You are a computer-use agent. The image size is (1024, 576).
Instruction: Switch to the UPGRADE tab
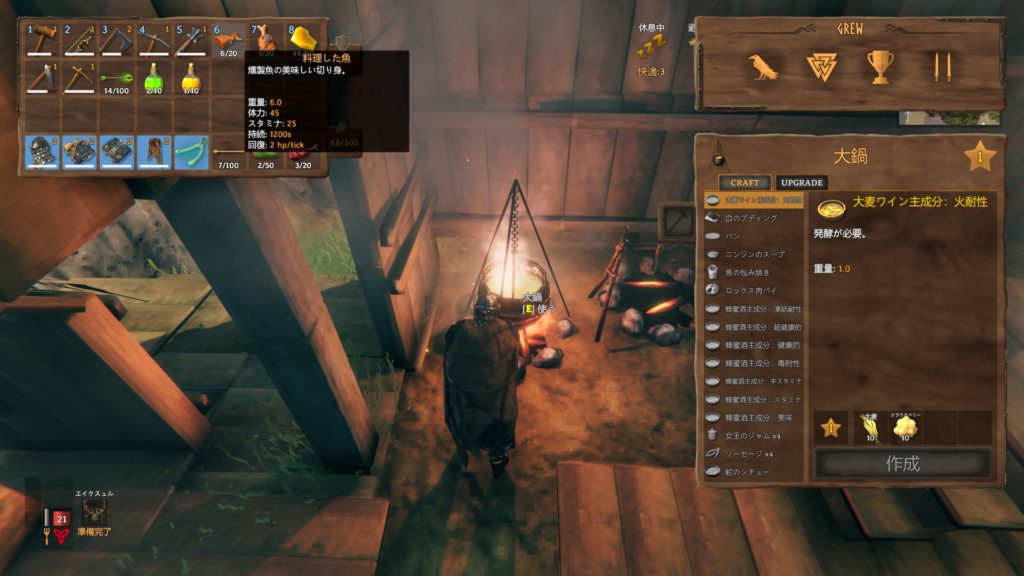pos(802,183)
